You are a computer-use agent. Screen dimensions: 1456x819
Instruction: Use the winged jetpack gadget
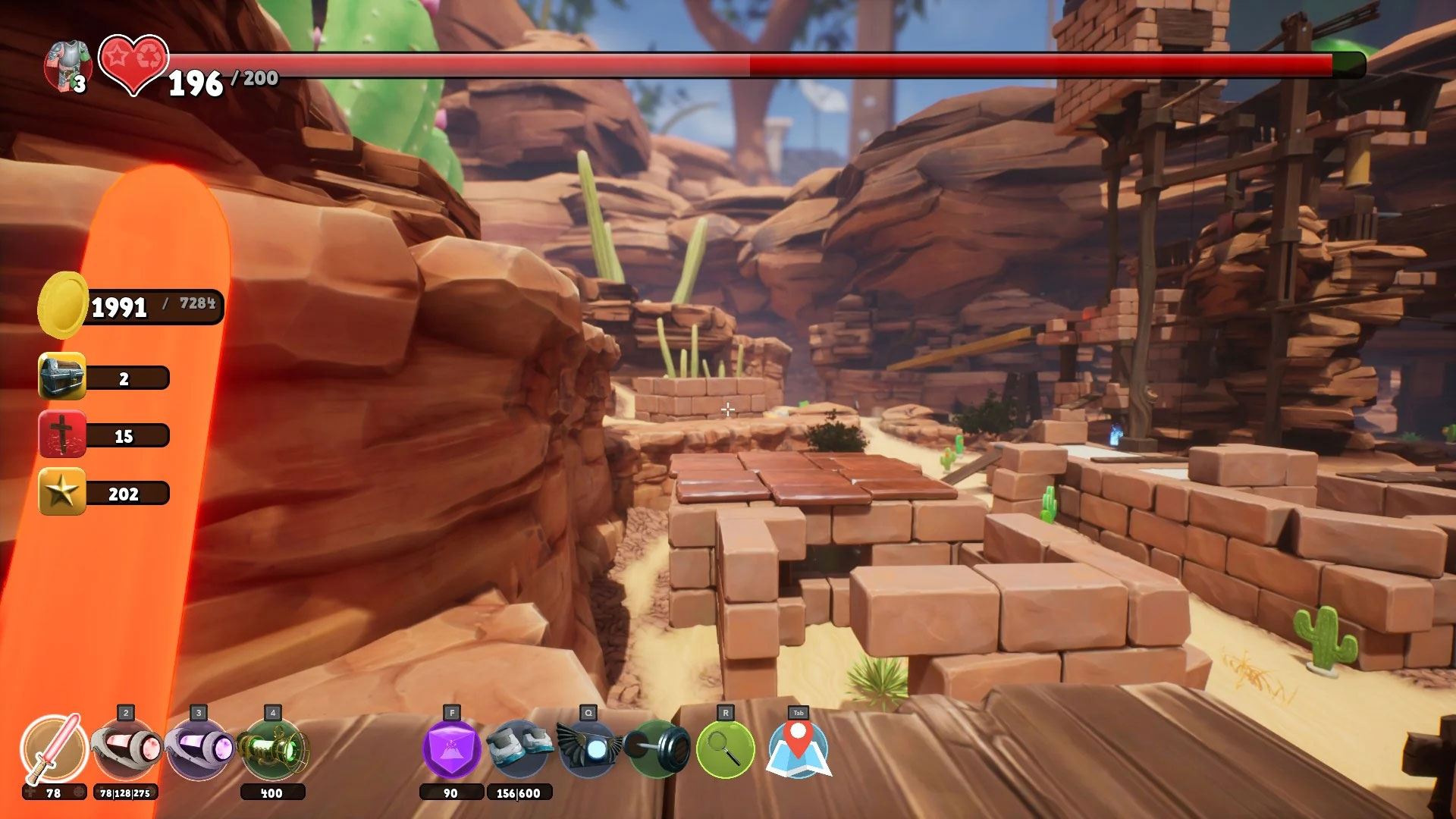click(588, 749)
